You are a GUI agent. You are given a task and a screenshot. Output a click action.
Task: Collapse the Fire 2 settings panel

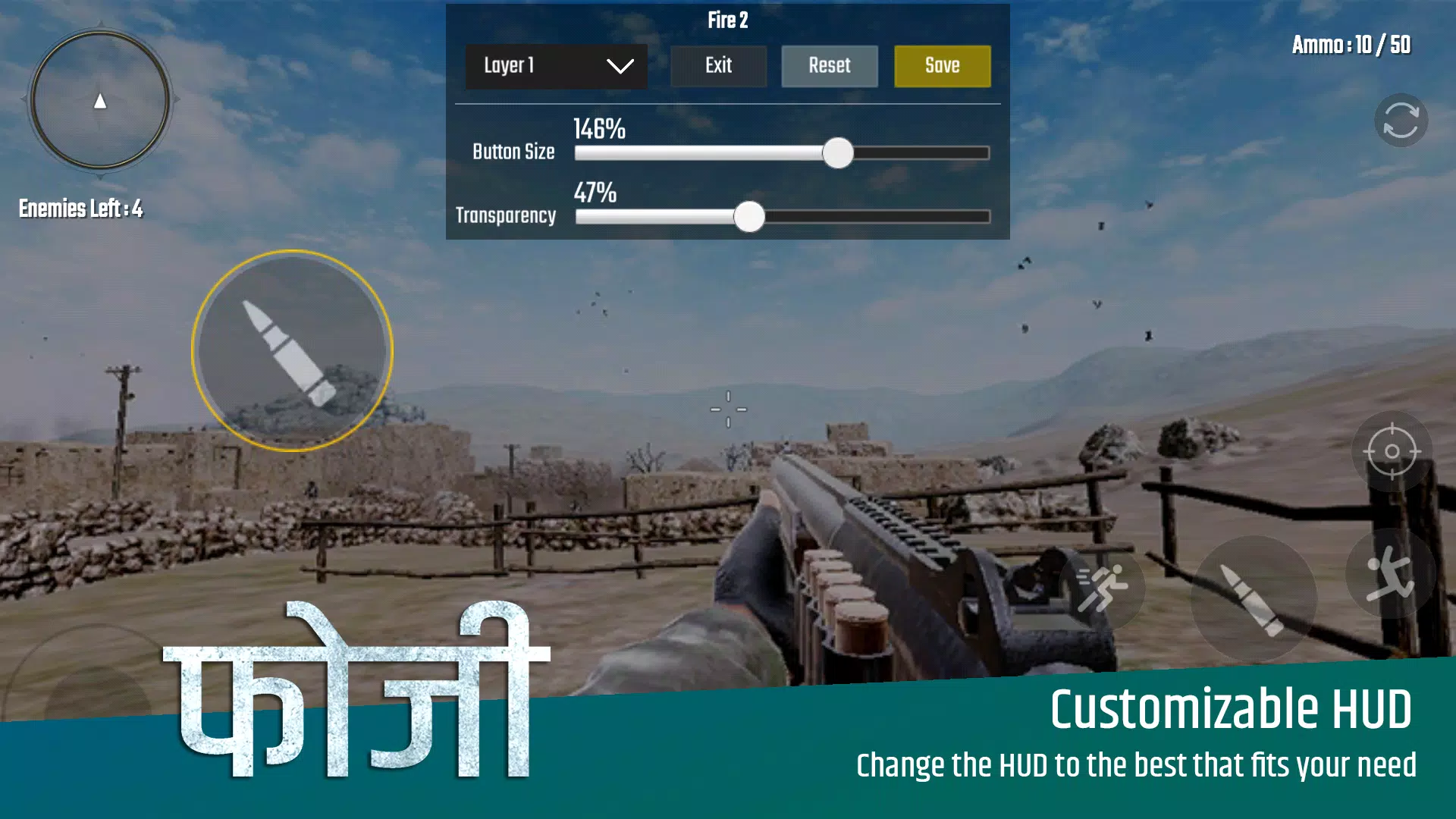(718, 66)
